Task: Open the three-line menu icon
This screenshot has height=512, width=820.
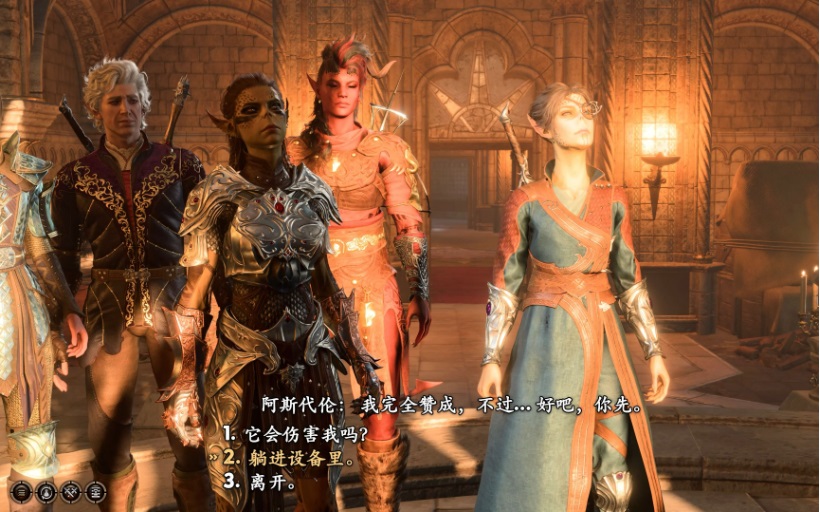Action: 21,492
